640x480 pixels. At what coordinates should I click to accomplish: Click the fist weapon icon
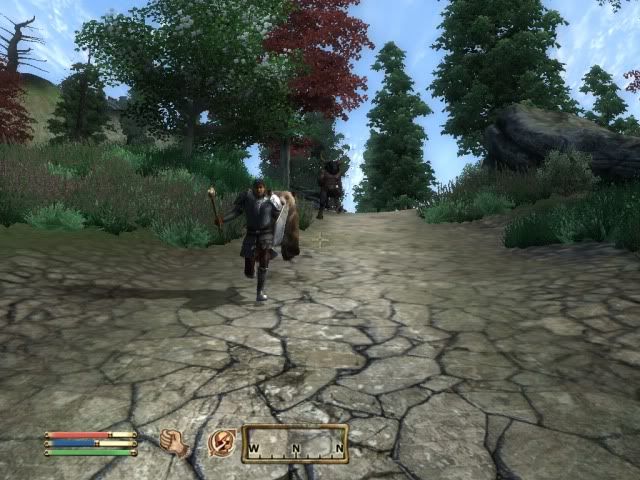click(174, 442)
